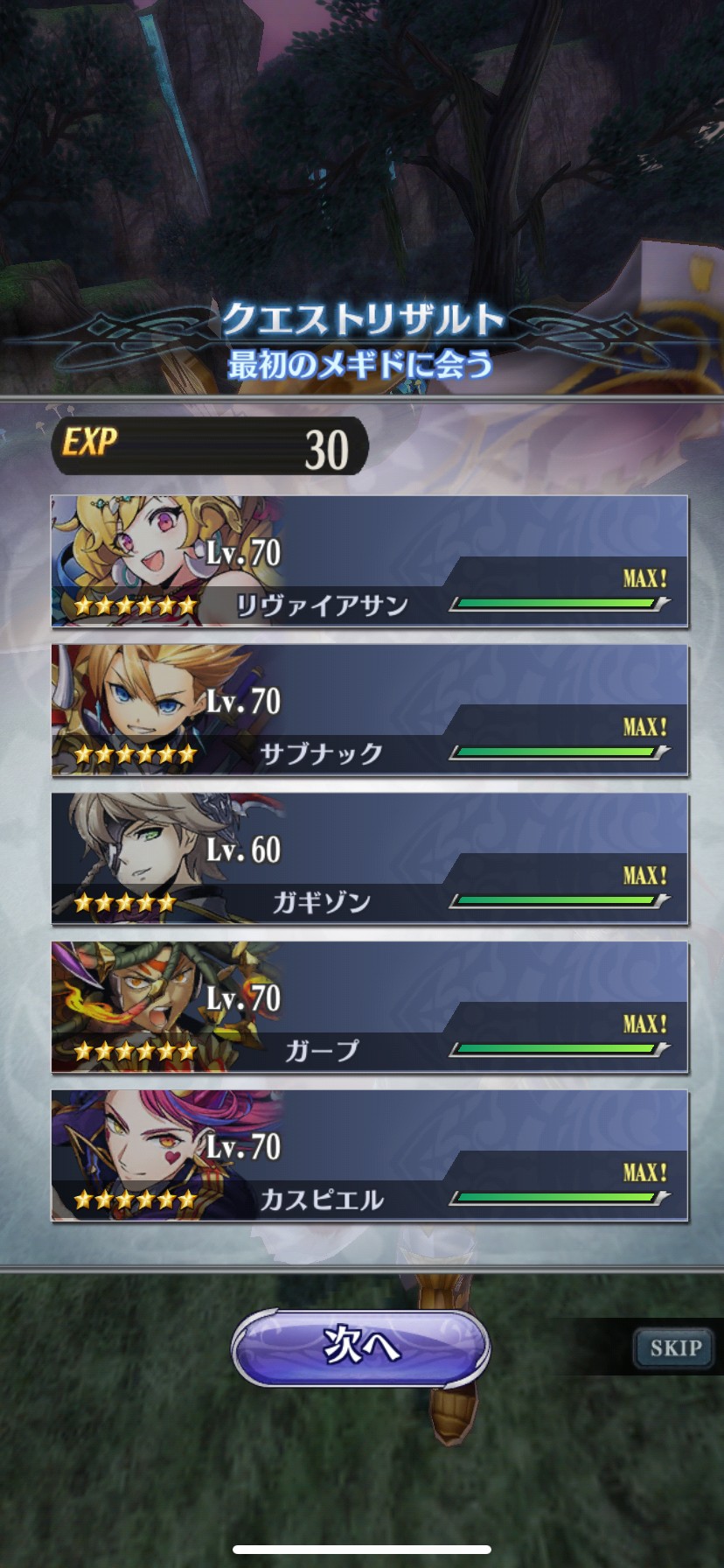Skip the quest result screen
724x1568 pixels.
(x=675, y=1347)
